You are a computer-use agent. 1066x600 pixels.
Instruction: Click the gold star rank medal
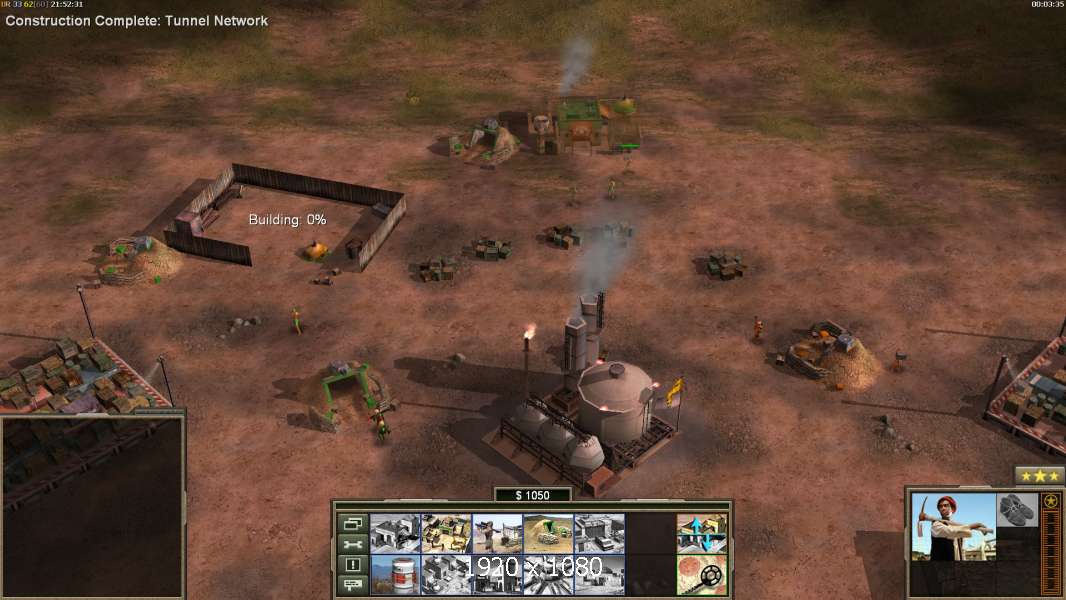click(x=1051, y=501)
